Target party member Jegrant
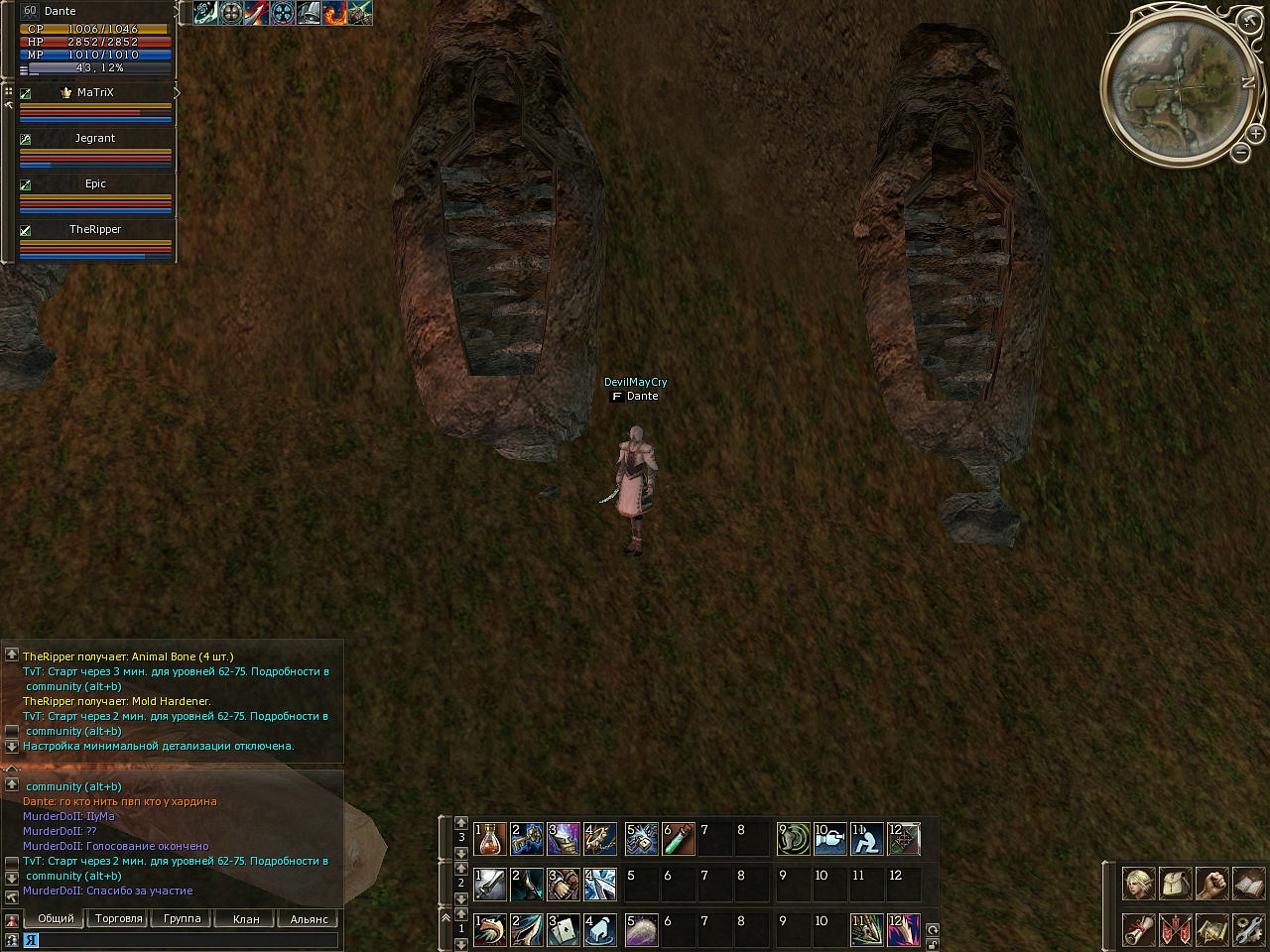This screenshot has height=952, width=1270. [x=95, y=139]
